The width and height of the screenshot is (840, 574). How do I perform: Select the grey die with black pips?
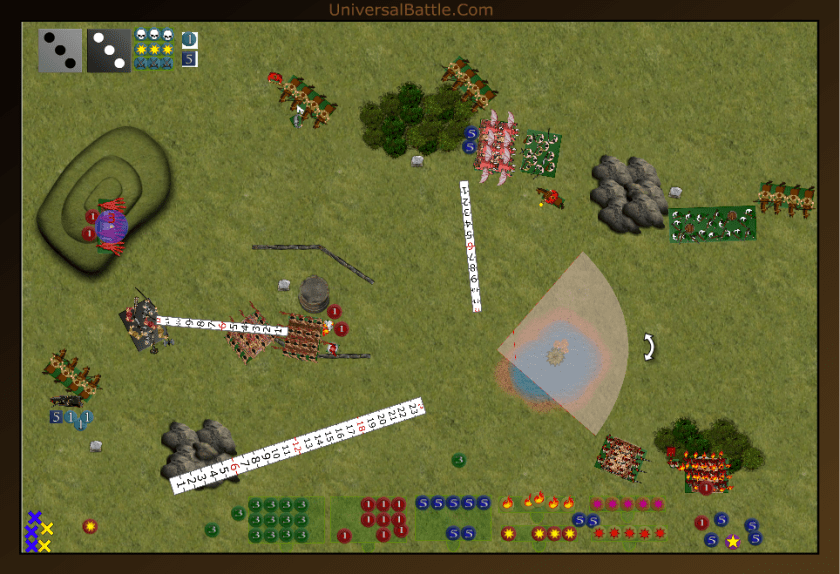[x=60, y=50]
